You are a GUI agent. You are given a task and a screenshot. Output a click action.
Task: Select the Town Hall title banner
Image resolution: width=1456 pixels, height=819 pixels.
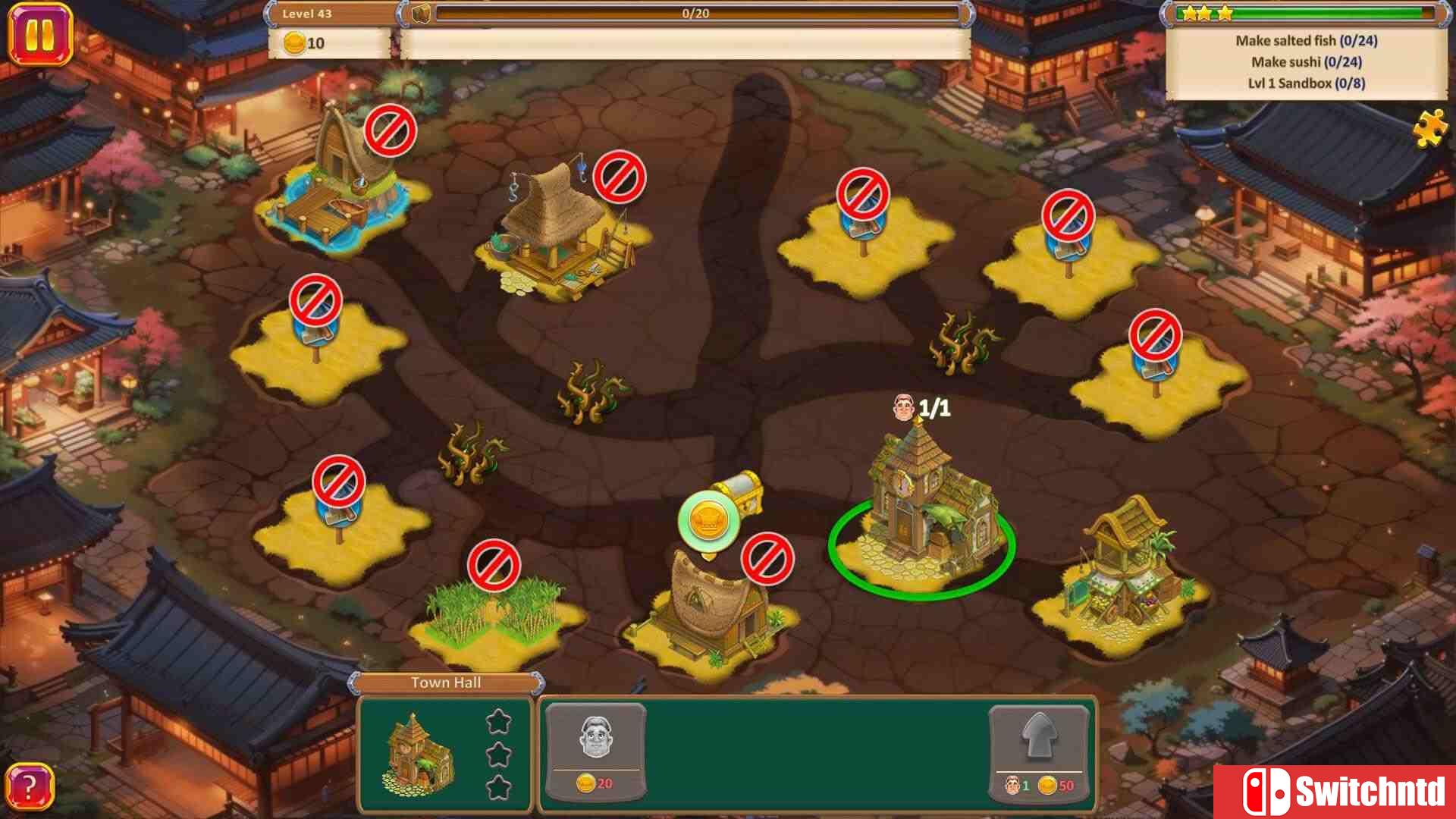point(446,682)
